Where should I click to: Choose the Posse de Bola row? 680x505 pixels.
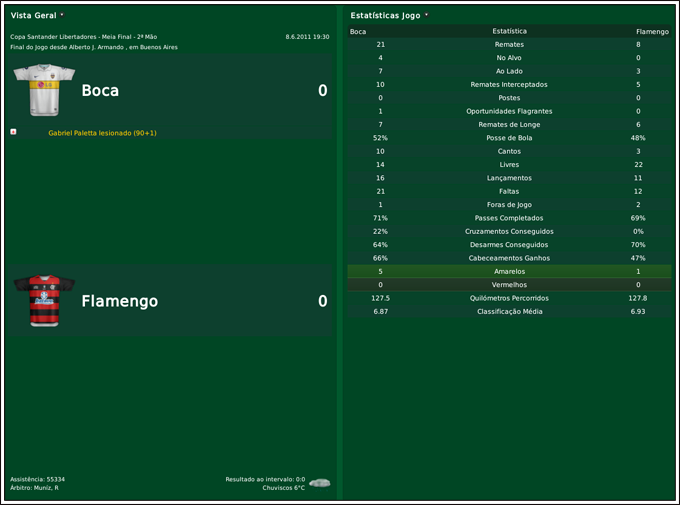click(x=509, y=138)
